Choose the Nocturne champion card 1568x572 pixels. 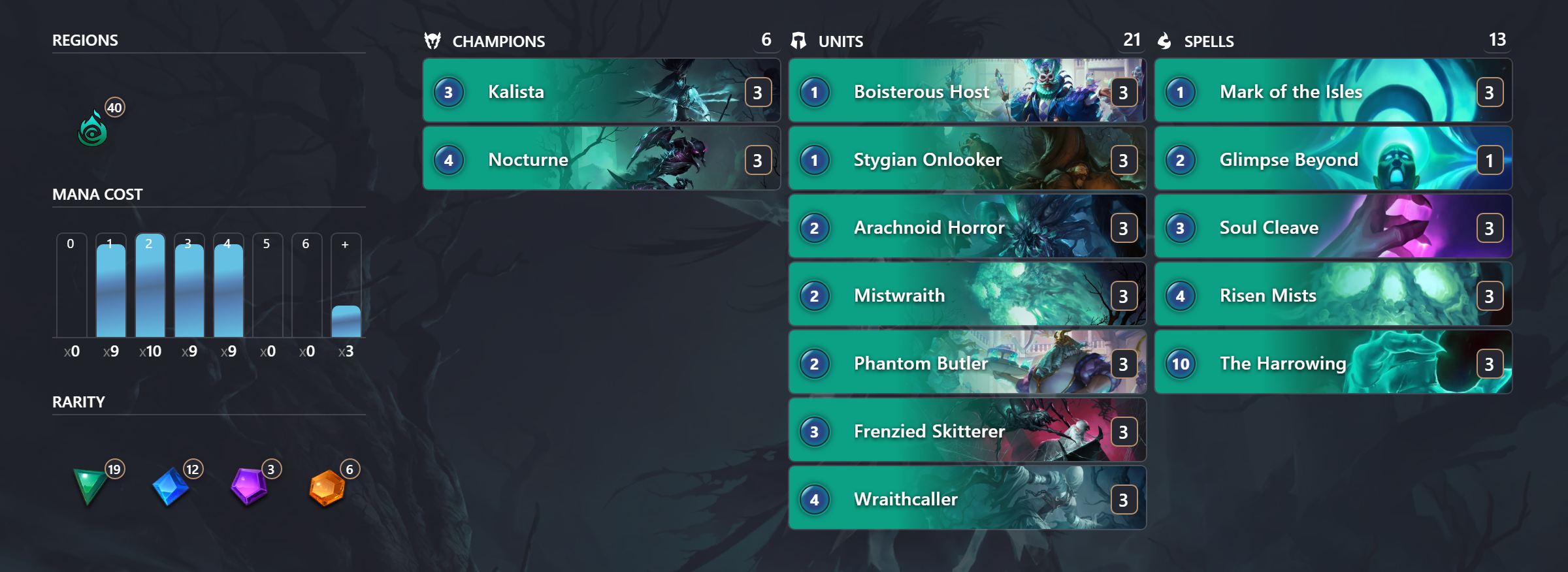tap(601, 159)
